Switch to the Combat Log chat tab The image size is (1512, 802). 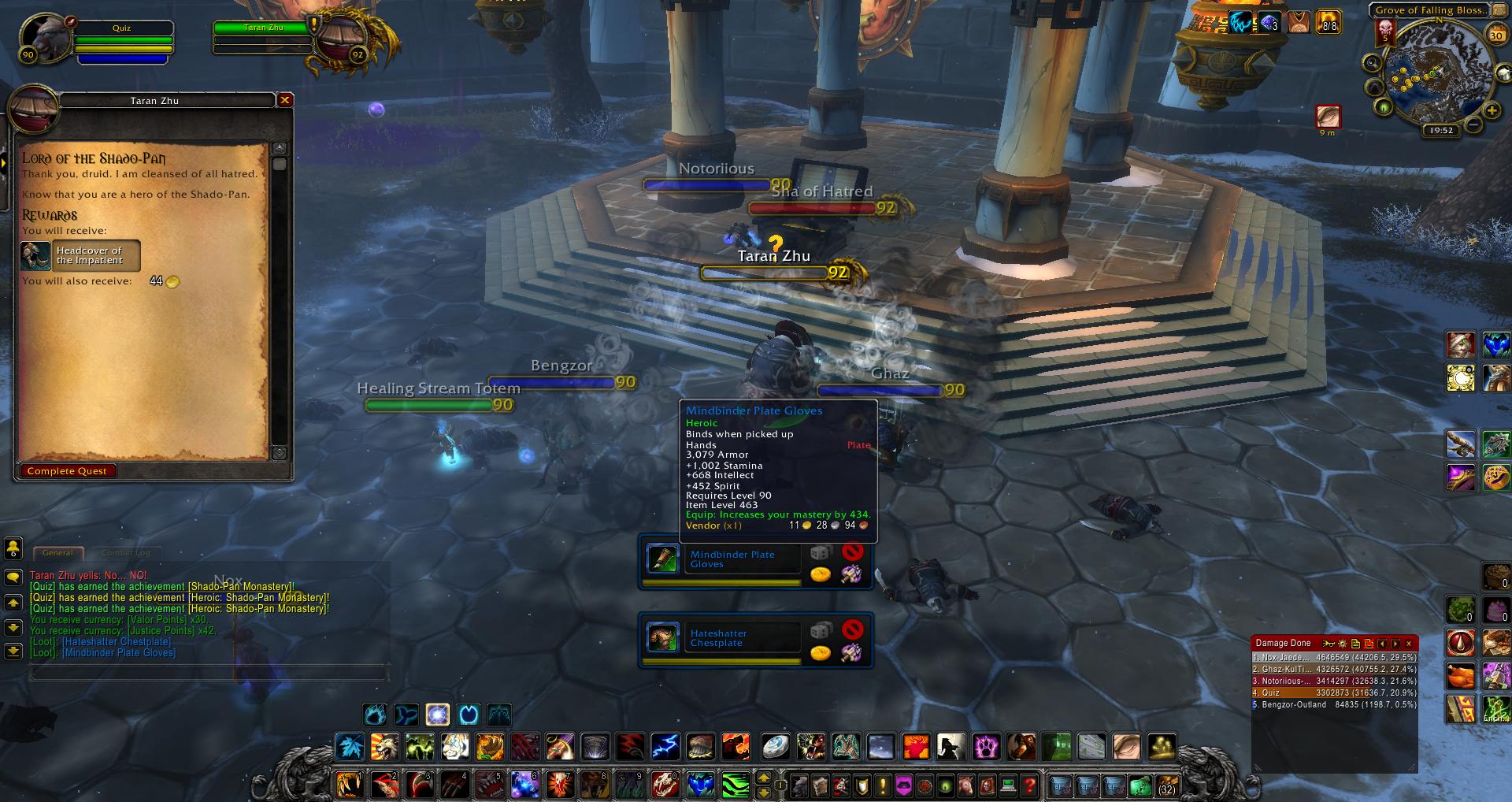coord(126,553)
